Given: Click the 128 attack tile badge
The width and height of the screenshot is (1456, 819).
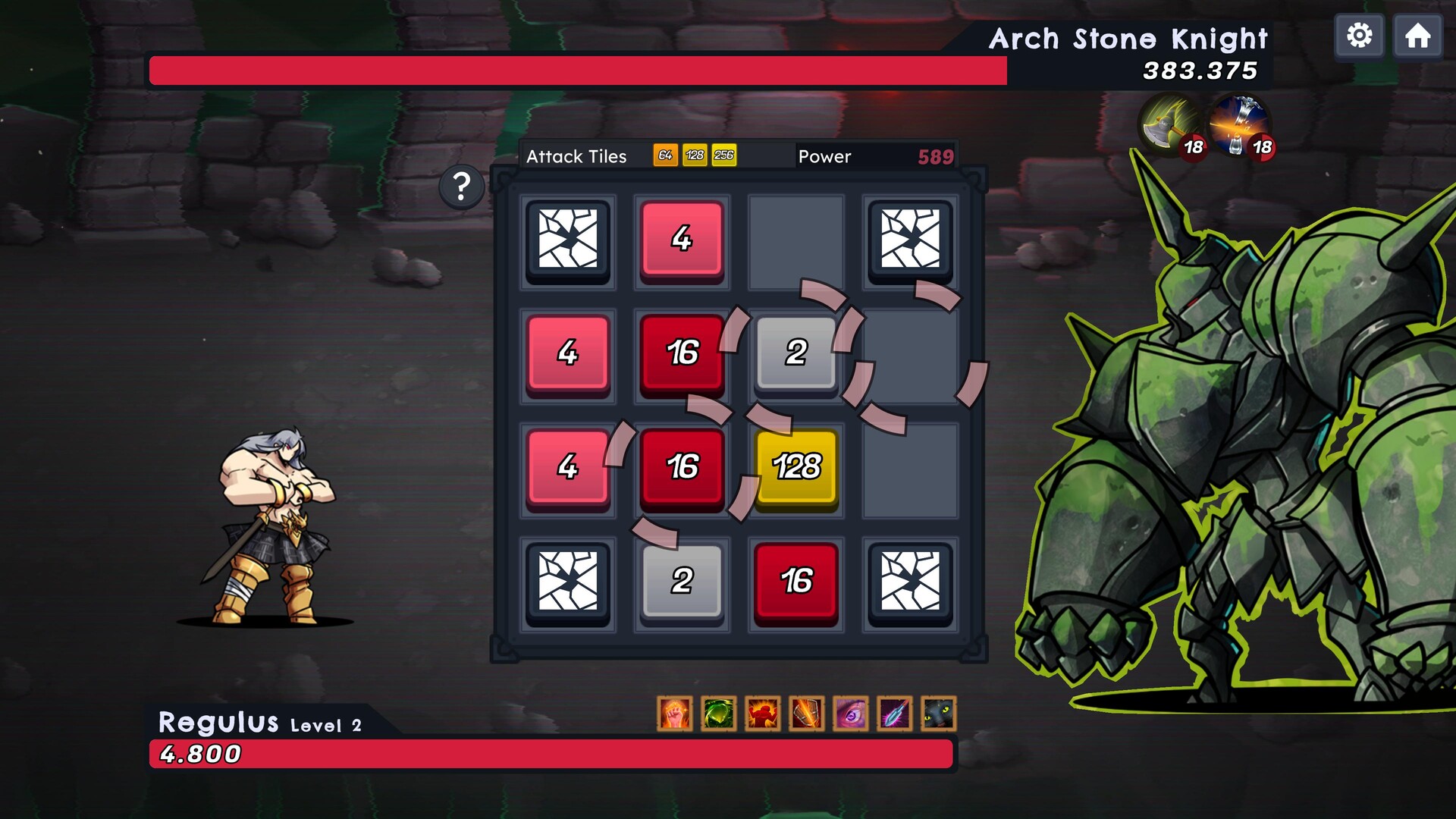Looking at the screenshot, I should pos(693,156).
